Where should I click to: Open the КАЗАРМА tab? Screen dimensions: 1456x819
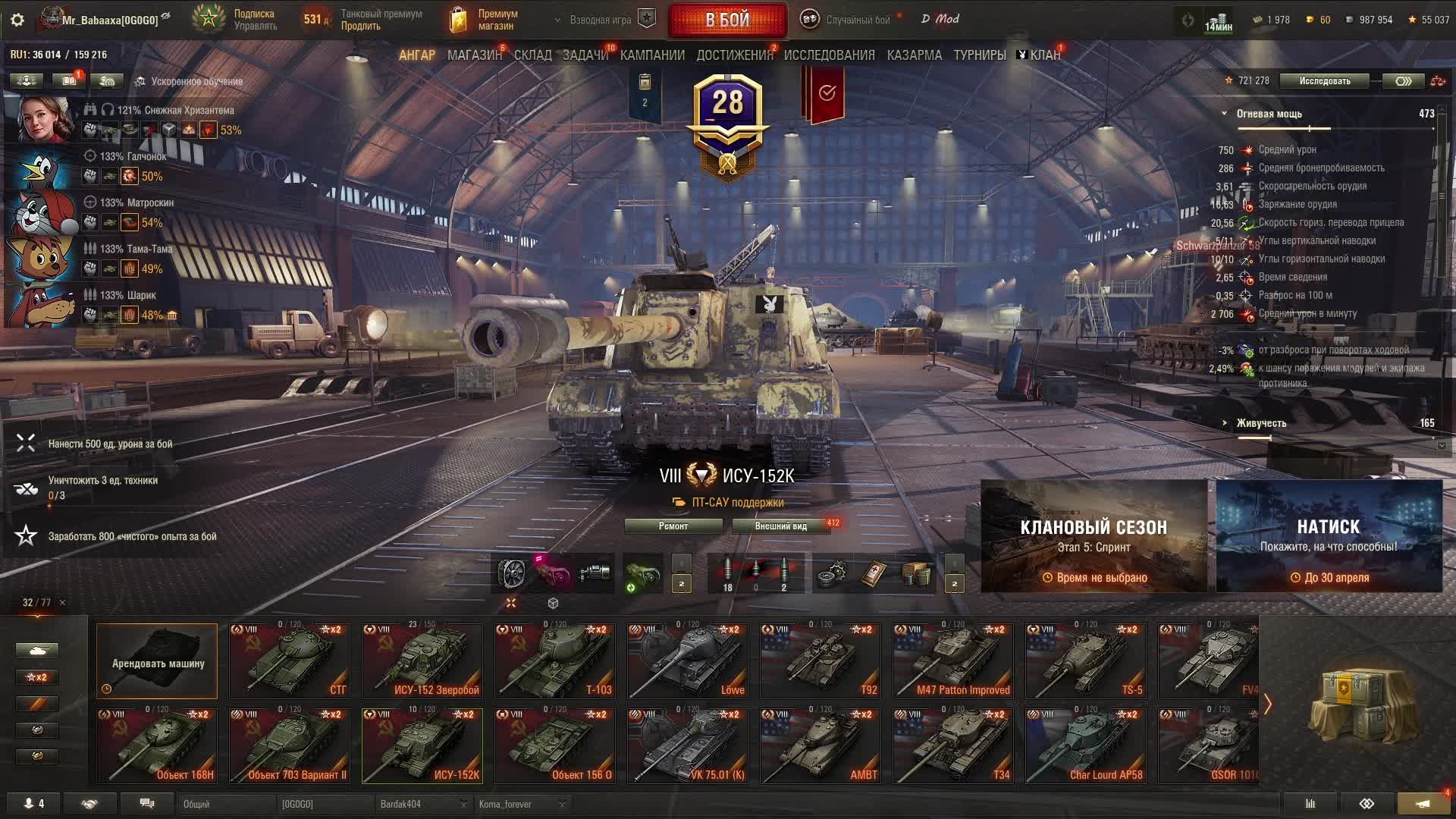coord(914,55)
